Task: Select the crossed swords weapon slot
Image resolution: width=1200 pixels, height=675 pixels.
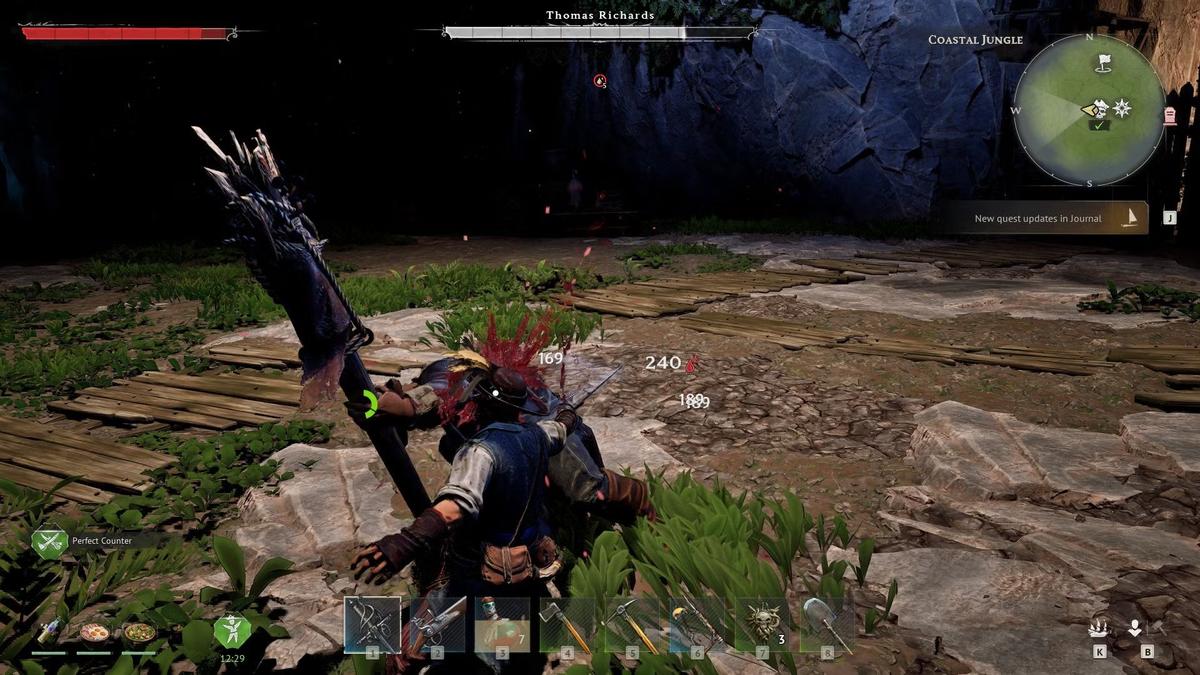Action: pyautogui.click(x=372, y=625)
